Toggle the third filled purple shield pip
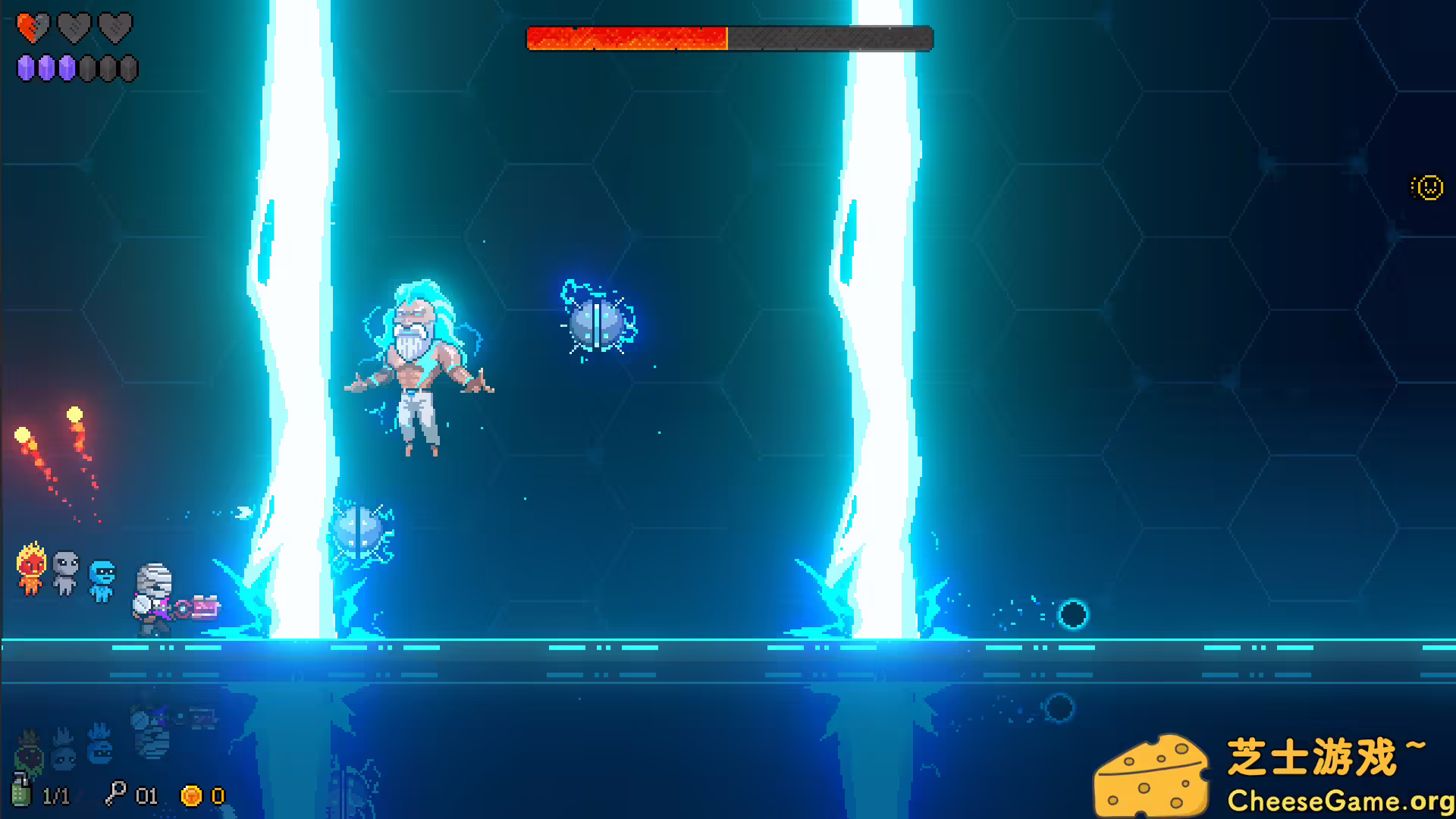The height and width of the screenshot is (819, 1456). pos(67,68)
